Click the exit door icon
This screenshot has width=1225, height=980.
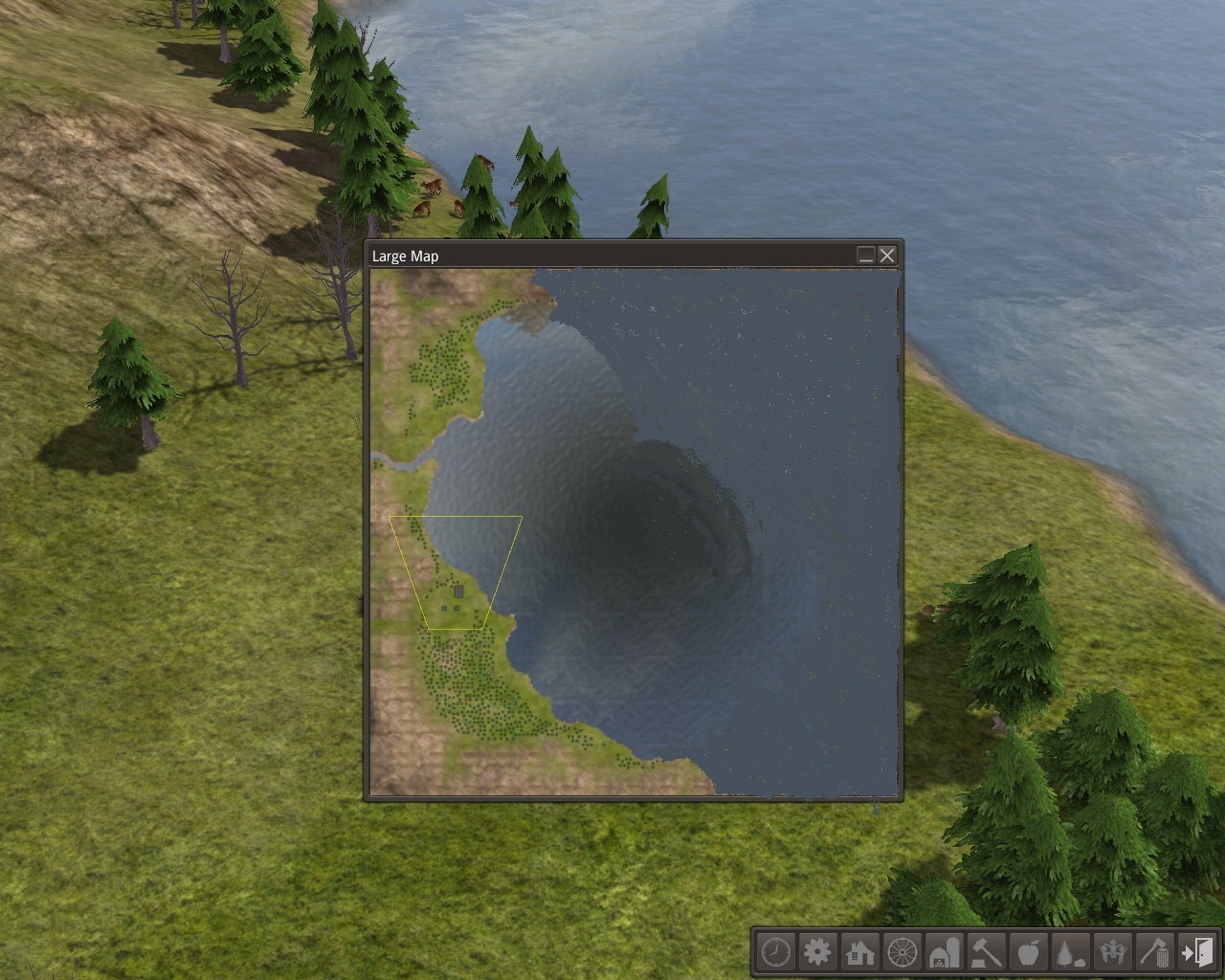[x=1196, y=952]
